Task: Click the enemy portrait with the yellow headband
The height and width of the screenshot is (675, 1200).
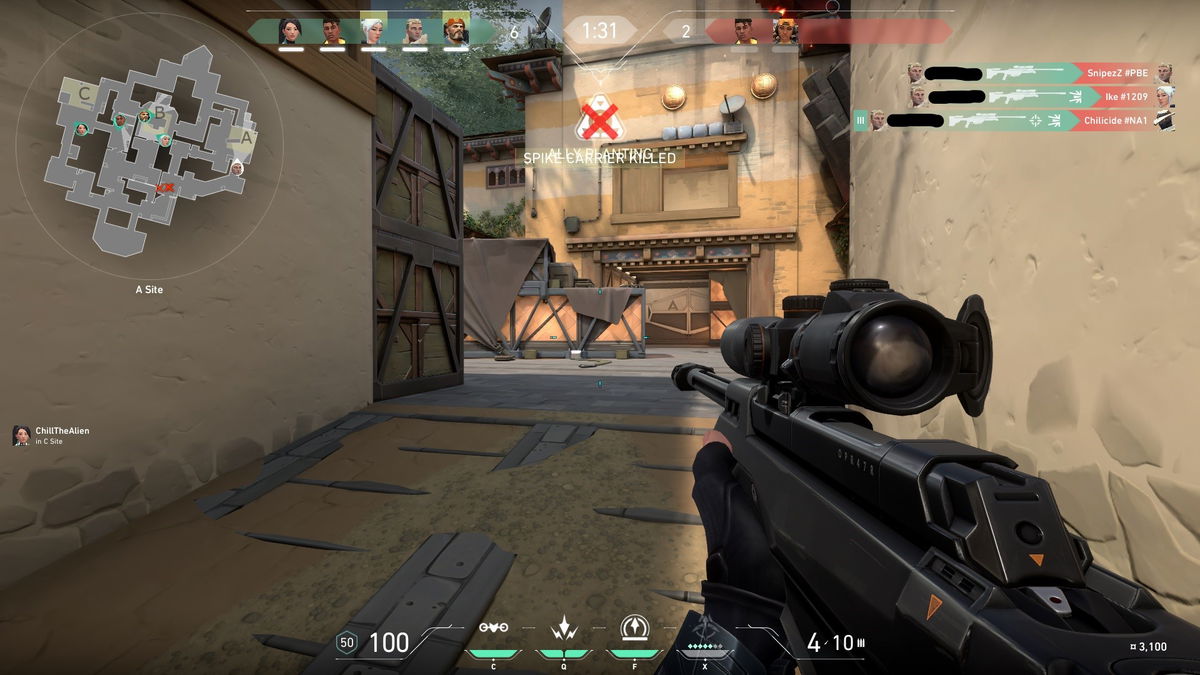Action: click(784, 31)
